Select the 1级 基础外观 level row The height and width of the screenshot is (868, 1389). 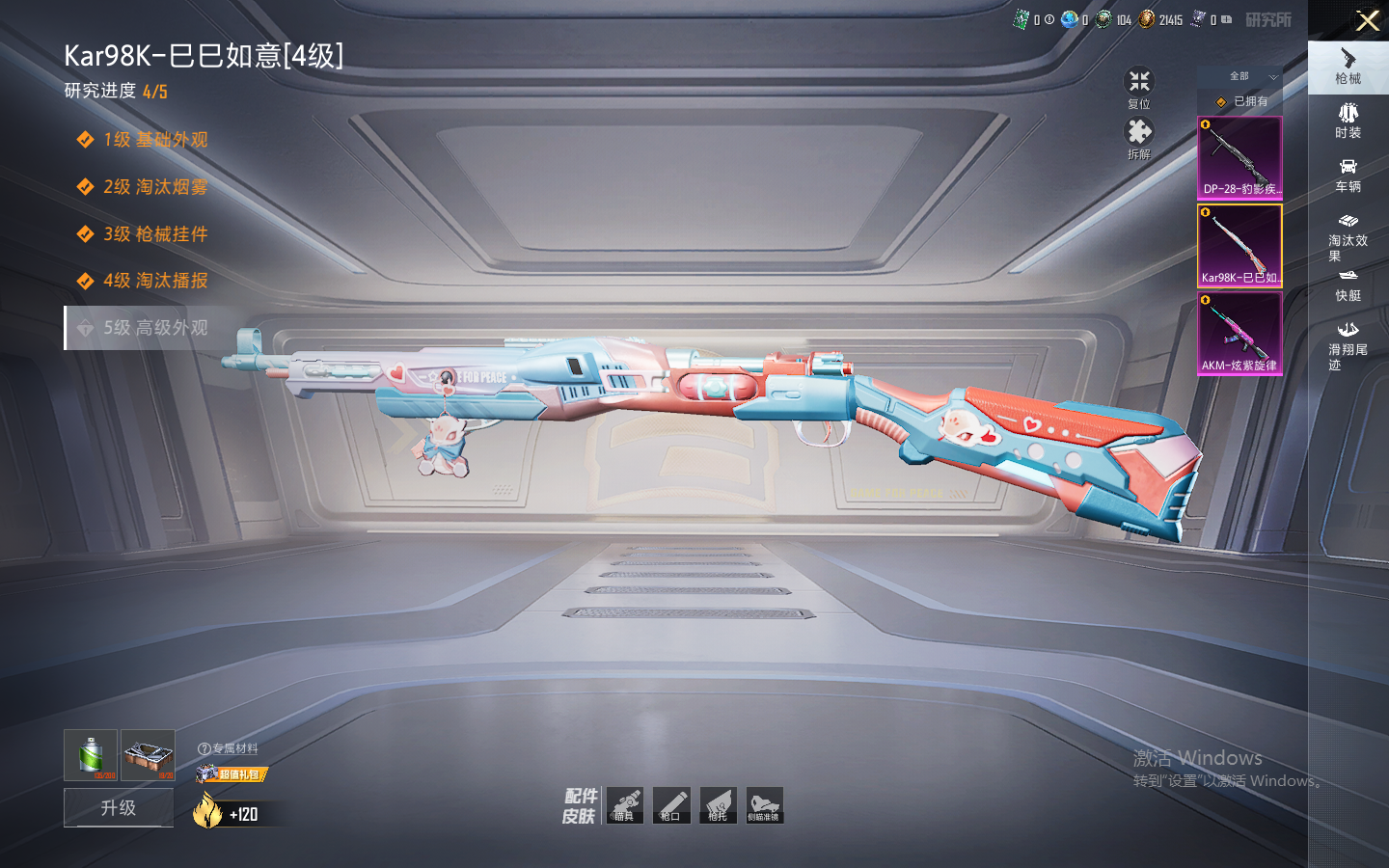154,140
